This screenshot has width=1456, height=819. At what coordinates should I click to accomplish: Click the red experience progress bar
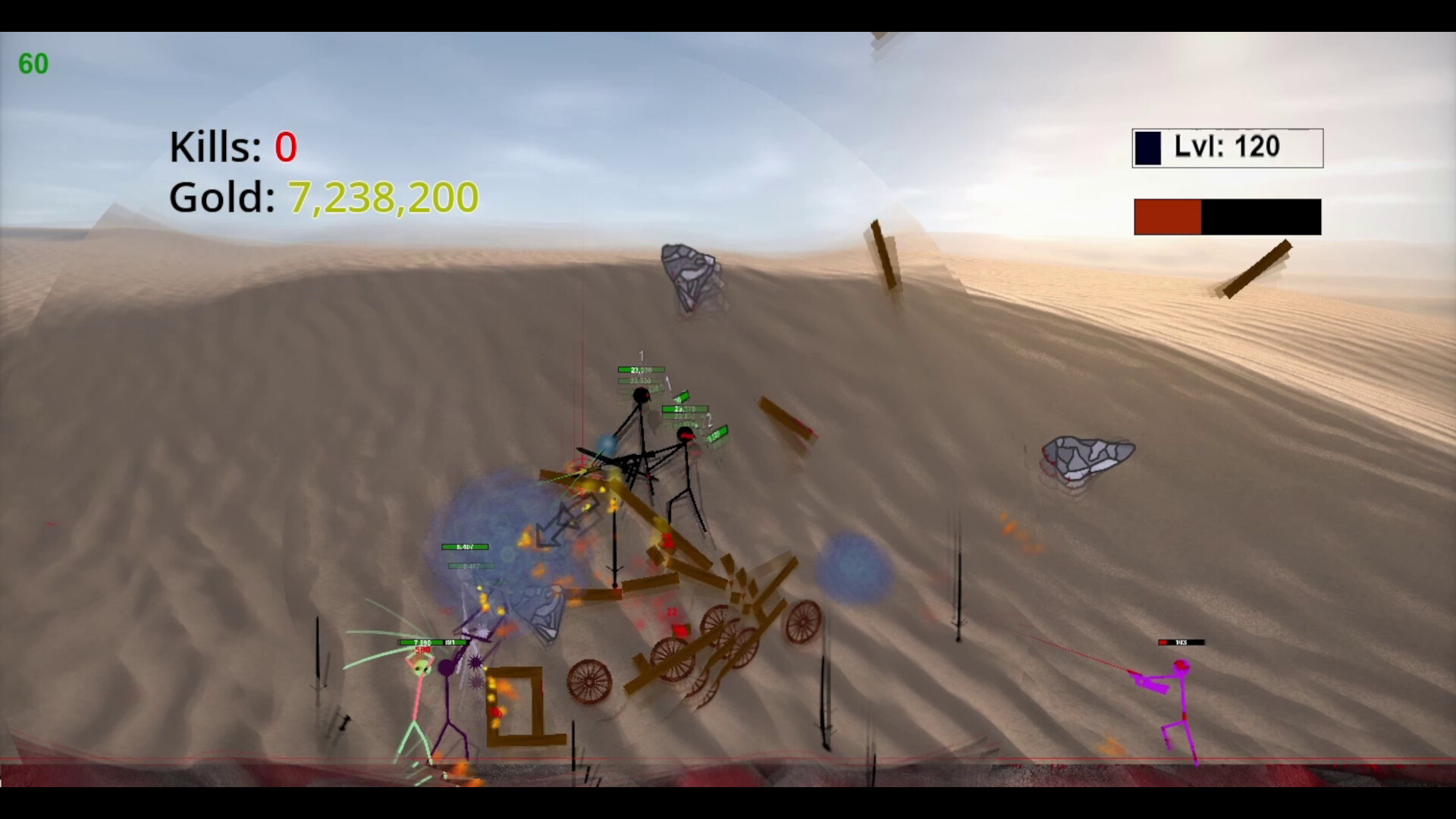click(1166, 217)
